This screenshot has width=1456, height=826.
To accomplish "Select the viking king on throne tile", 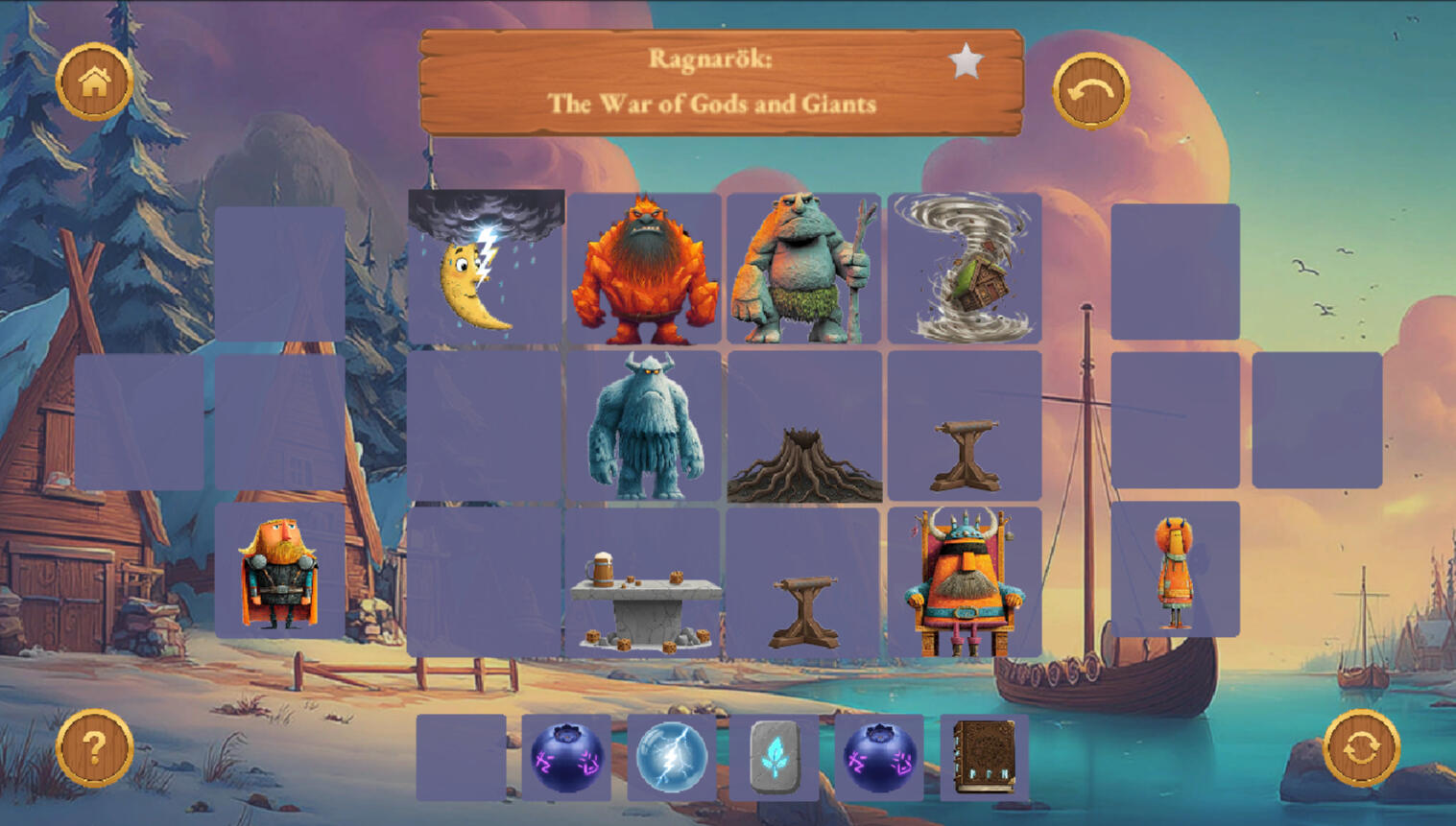I will click(x=964, y=583).
